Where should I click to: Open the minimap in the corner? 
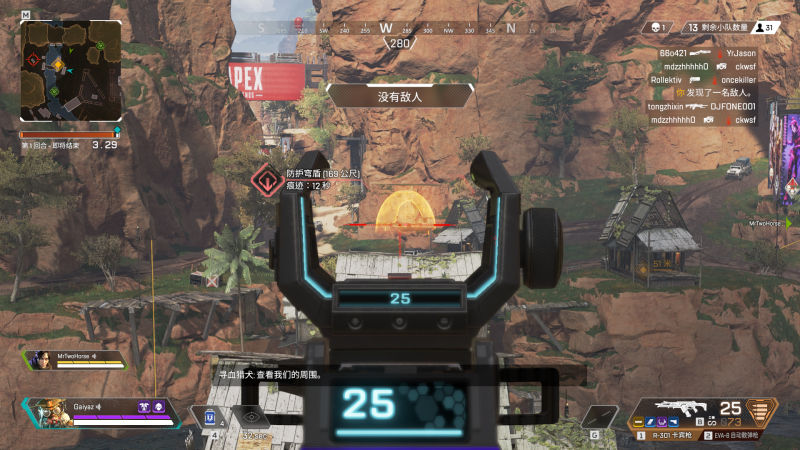click(x=70, y=70)
